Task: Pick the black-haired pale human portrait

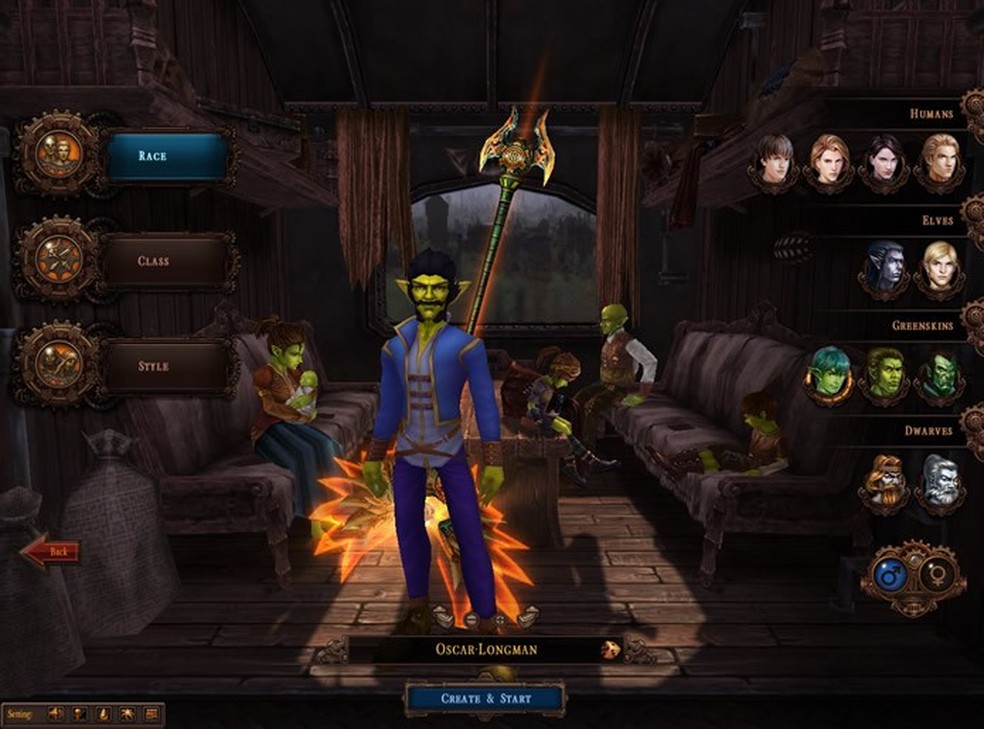Action: 885,159
